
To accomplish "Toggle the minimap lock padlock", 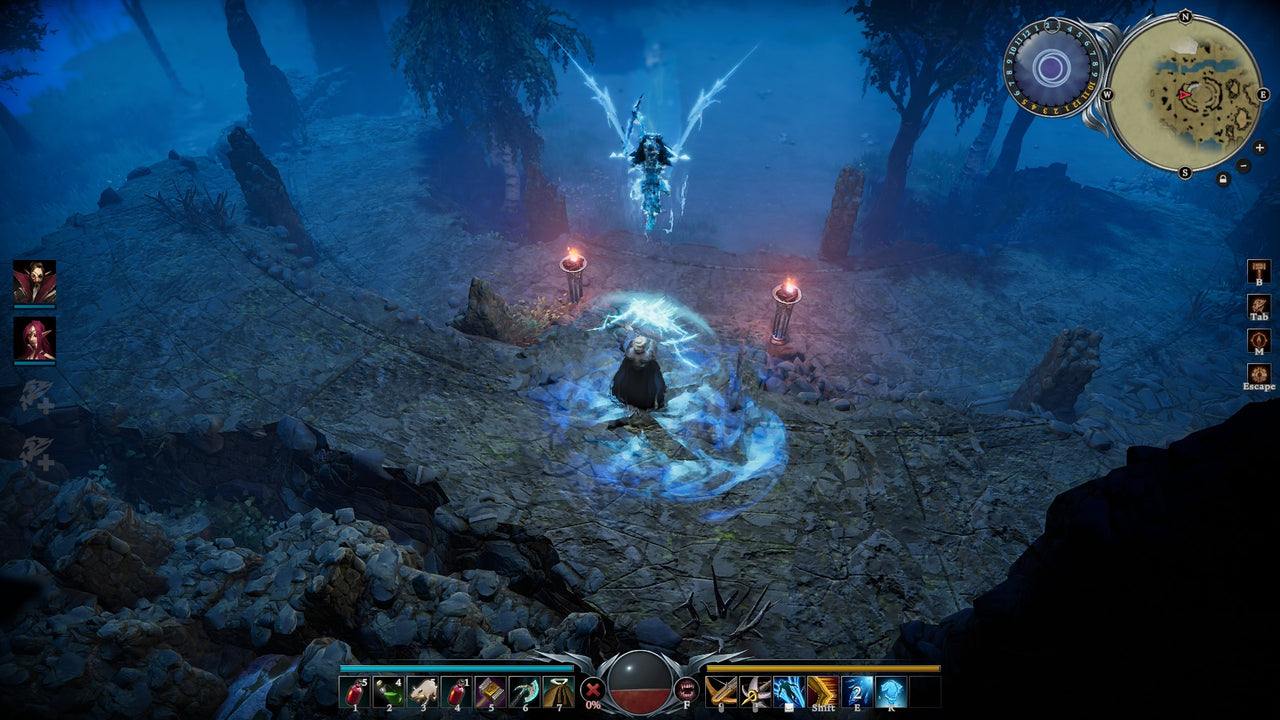I will pos(1222,178).
